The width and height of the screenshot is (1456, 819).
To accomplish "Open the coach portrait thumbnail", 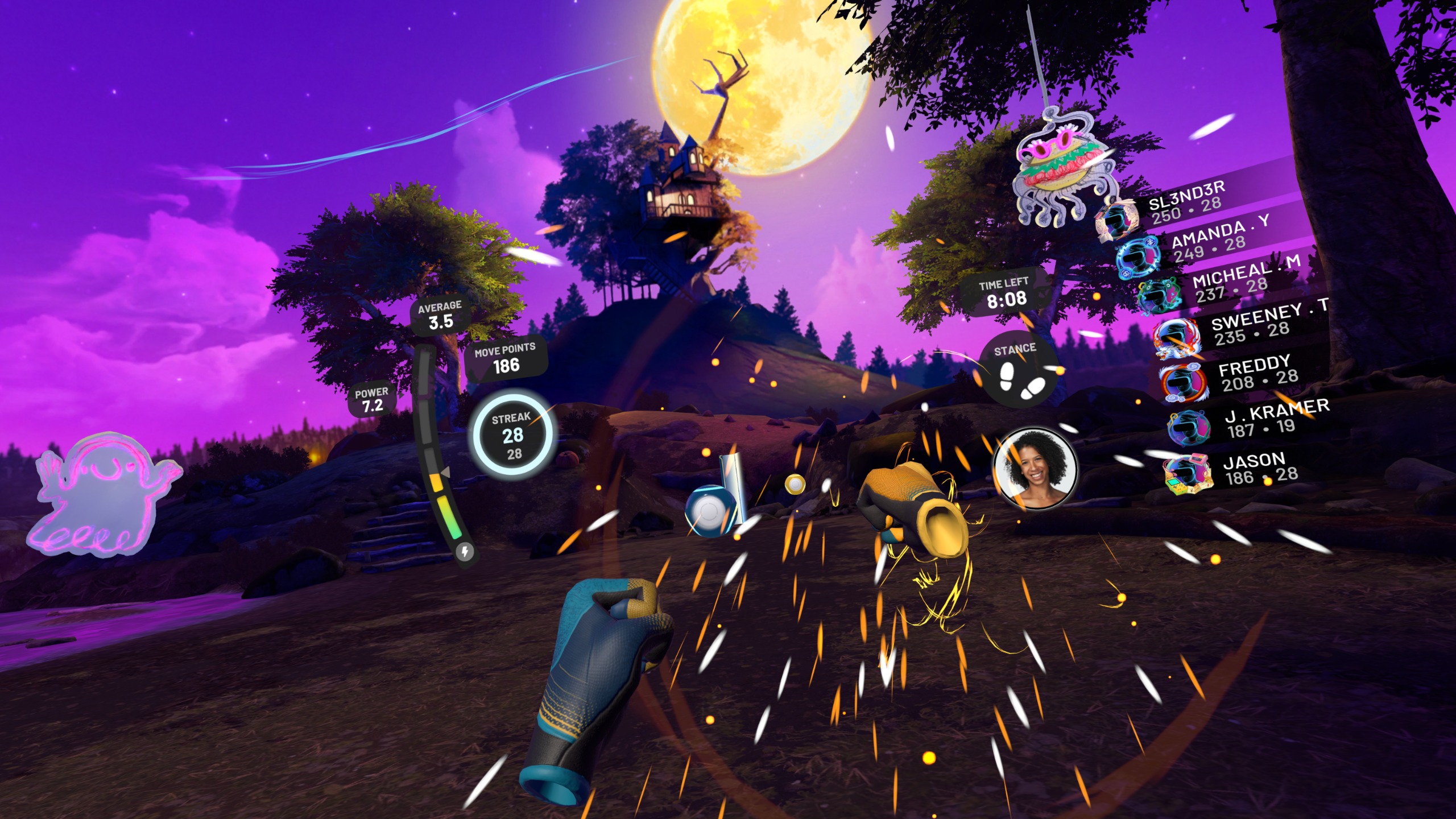I will [x=1035, y=468].
